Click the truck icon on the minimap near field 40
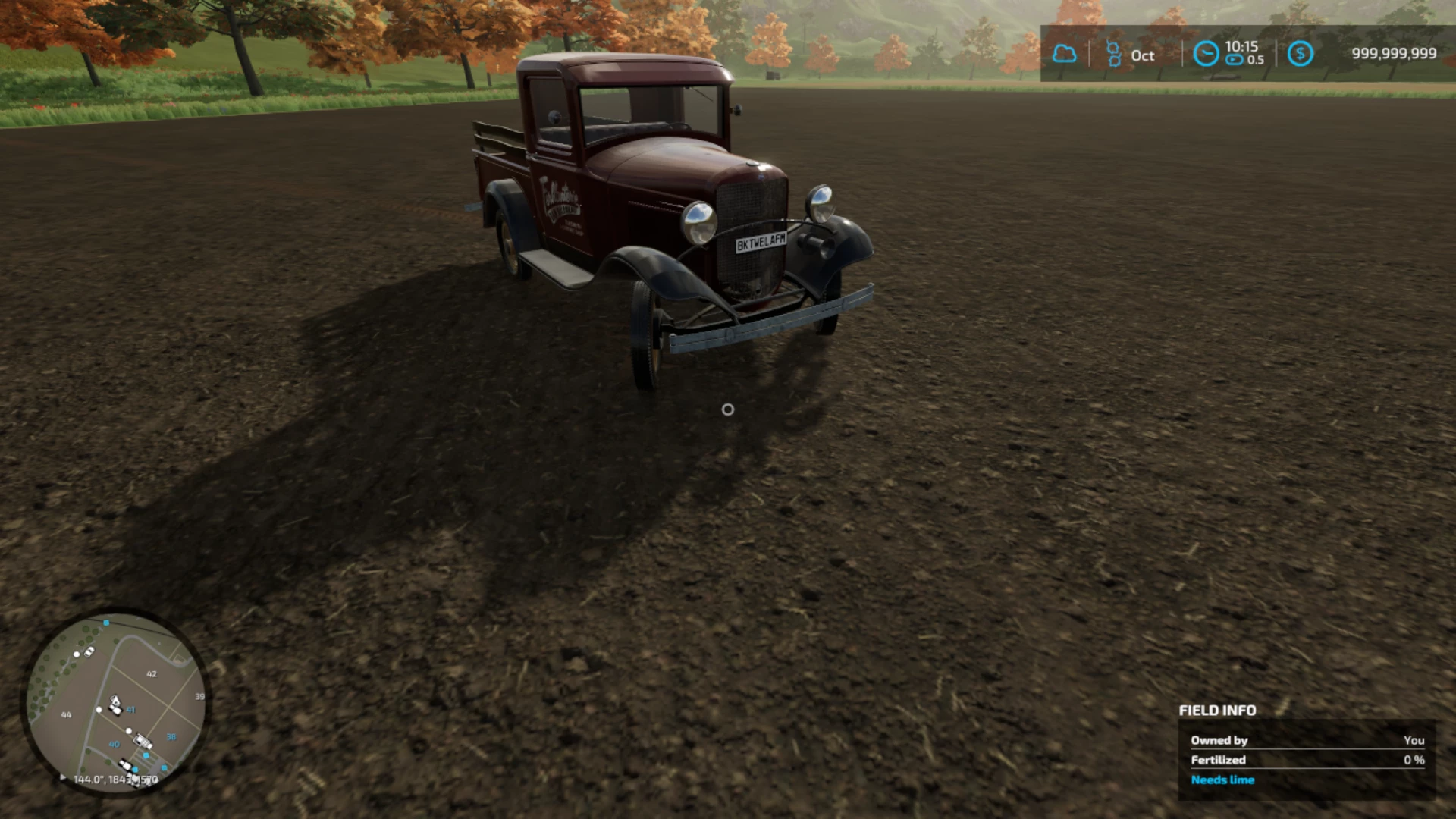The height and width of the screenshot is (819, 1456). (x=142, y=742)
